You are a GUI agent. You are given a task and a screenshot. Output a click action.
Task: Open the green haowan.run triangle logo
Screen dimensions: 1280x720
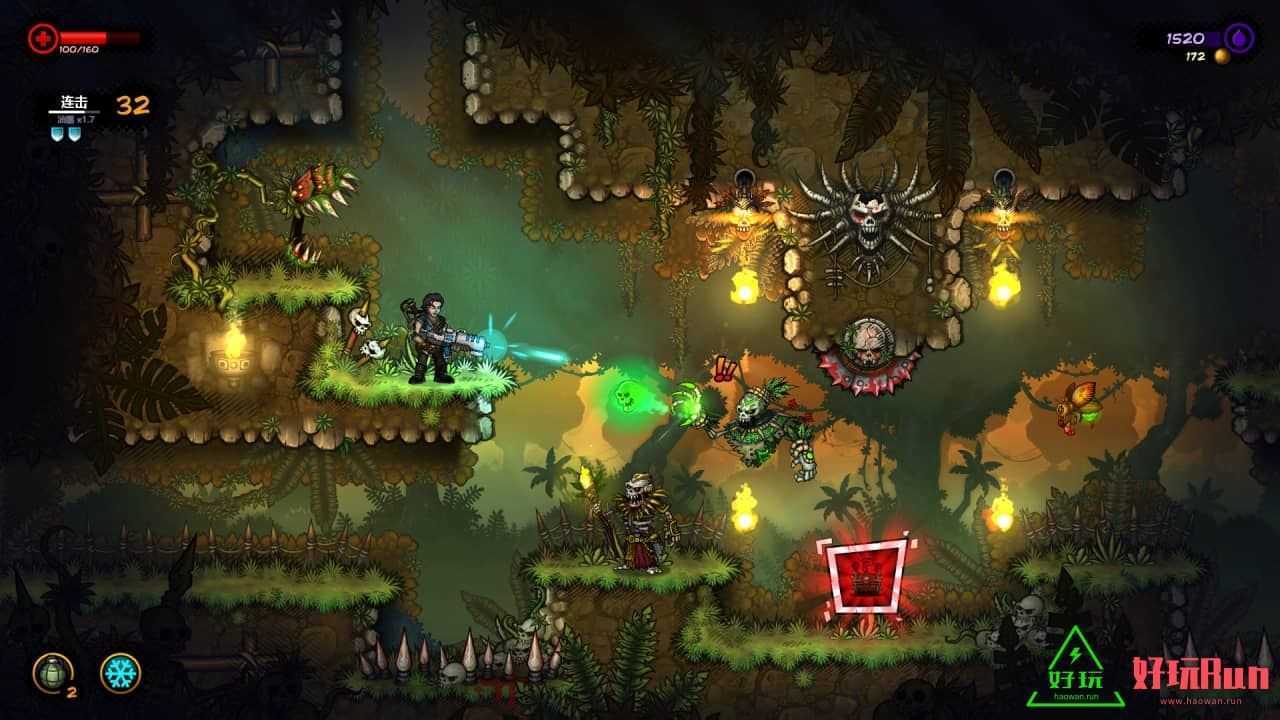[x=1076, y=667]
